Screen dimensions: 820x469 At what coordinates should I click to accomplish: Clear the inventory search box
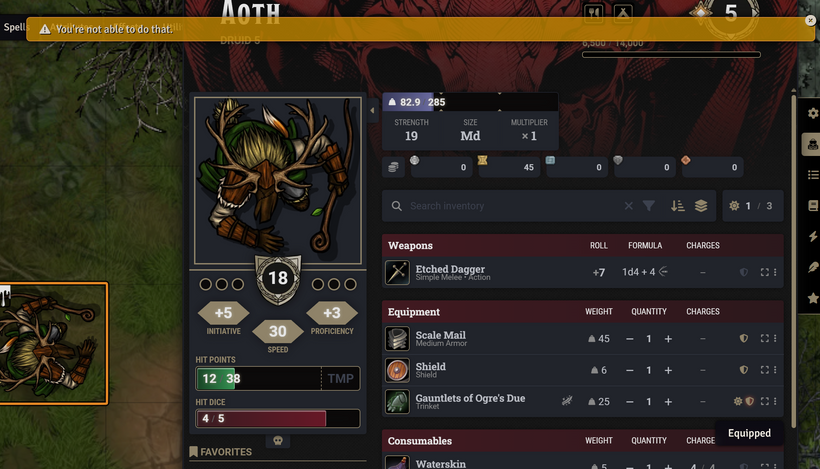click(628, 206)
